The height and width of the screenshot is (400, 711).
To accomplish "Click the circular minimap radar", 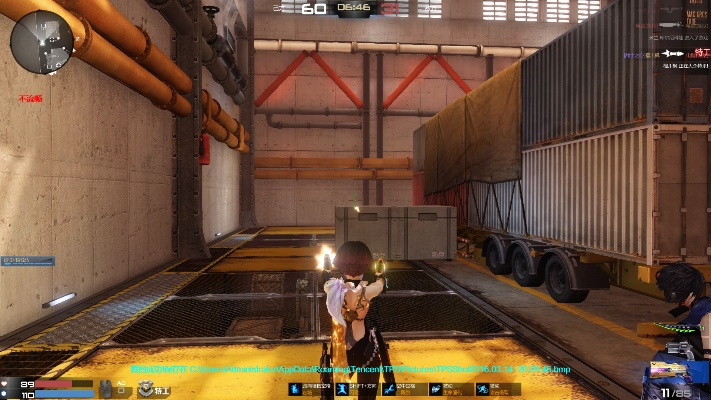I will (x=42, y=40).
